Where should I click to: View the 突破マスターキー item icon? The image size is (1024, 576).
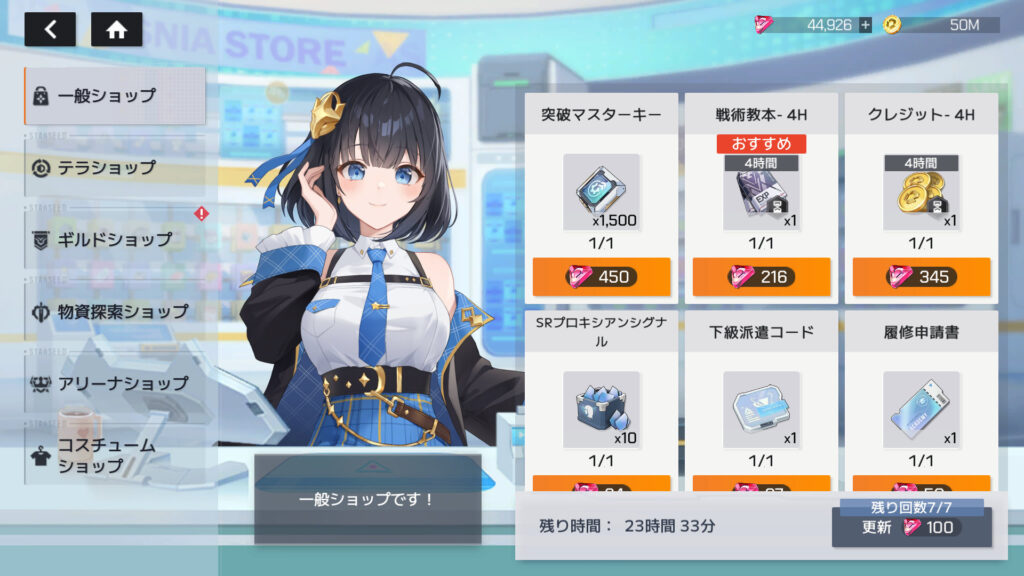(x=601, y=192)
